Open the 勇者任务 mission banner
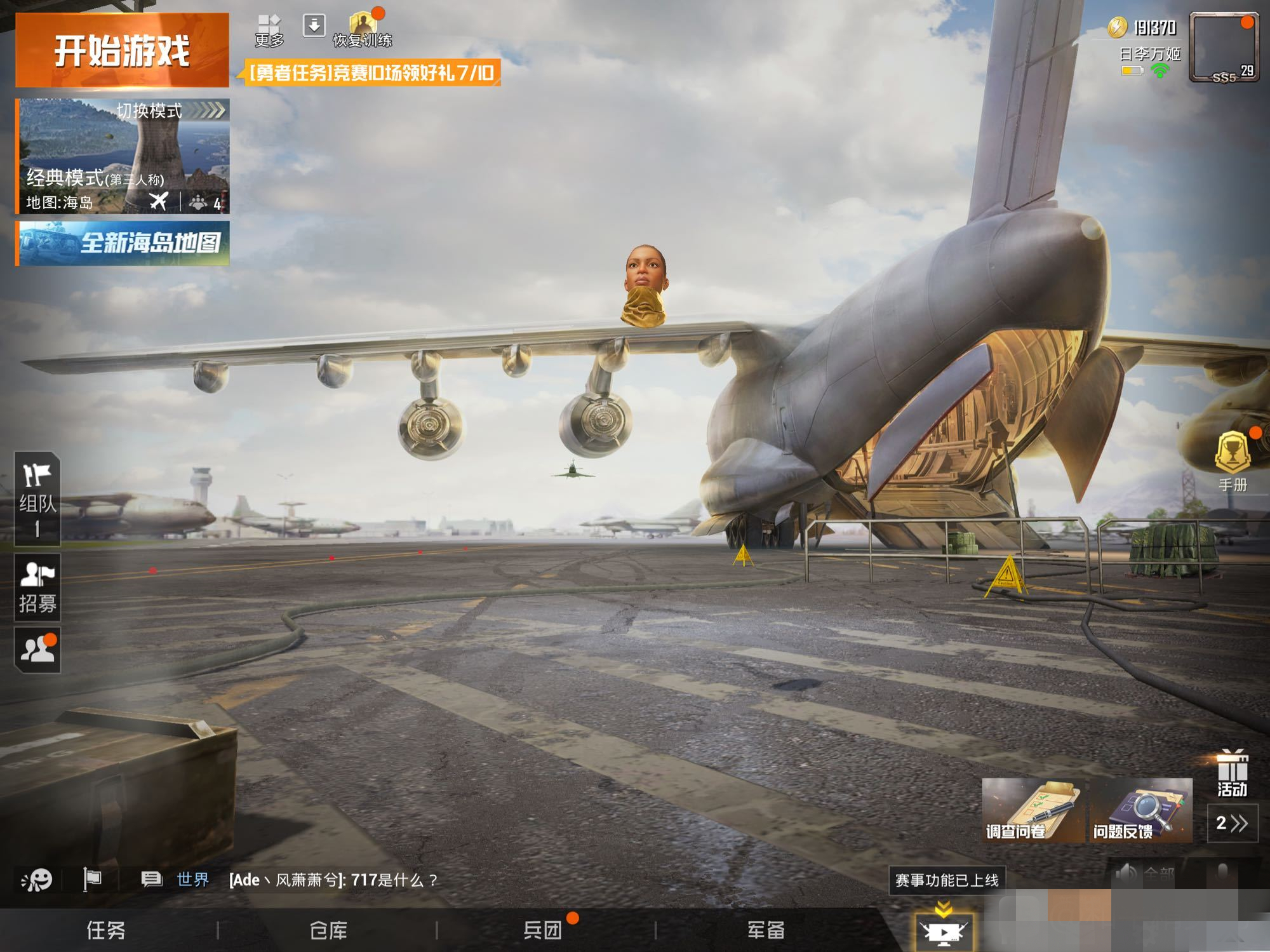The image size is (1270, 952). (371, 73)
